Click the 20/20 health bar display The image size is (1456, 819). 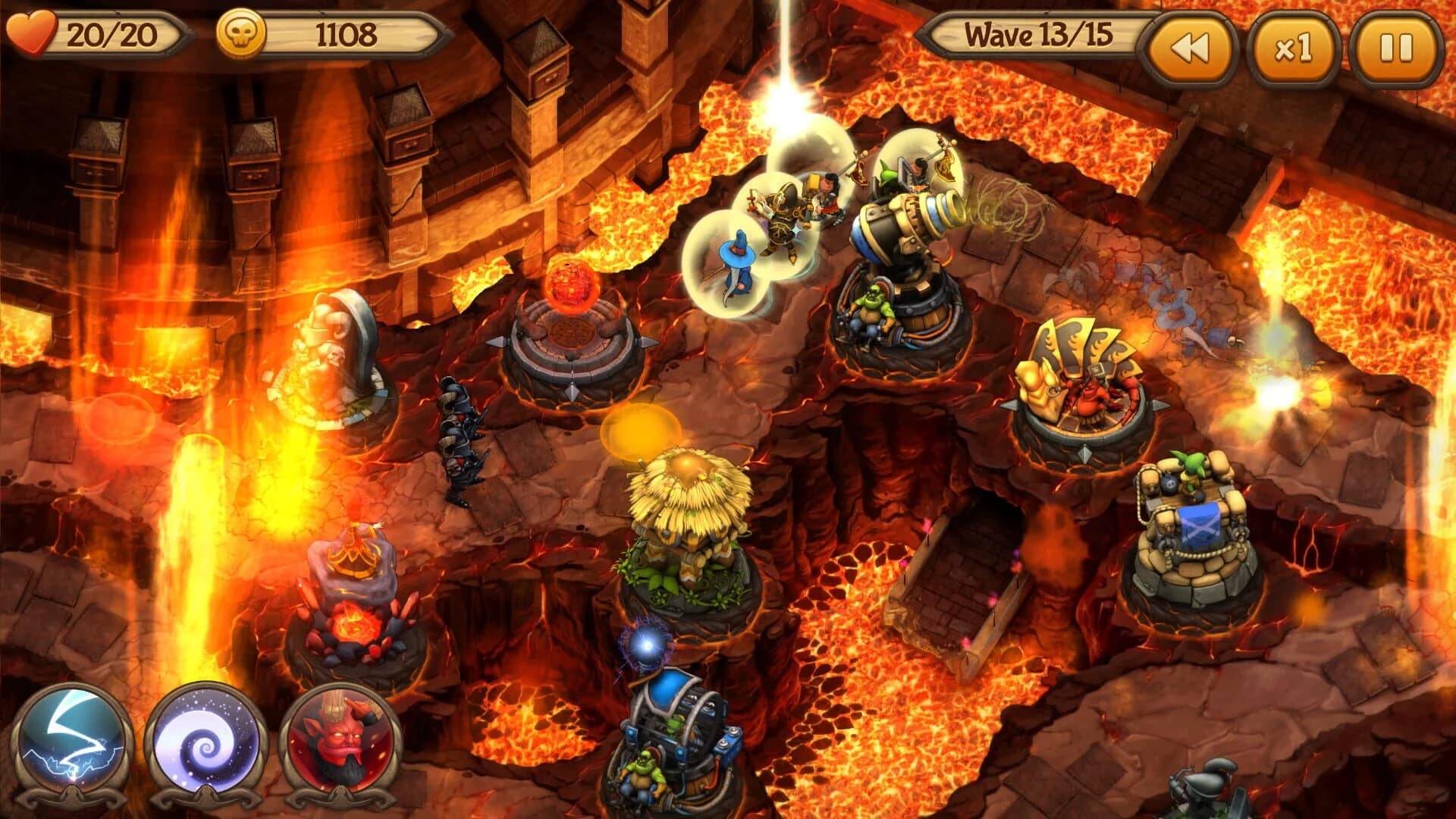[x=110, y=32]
